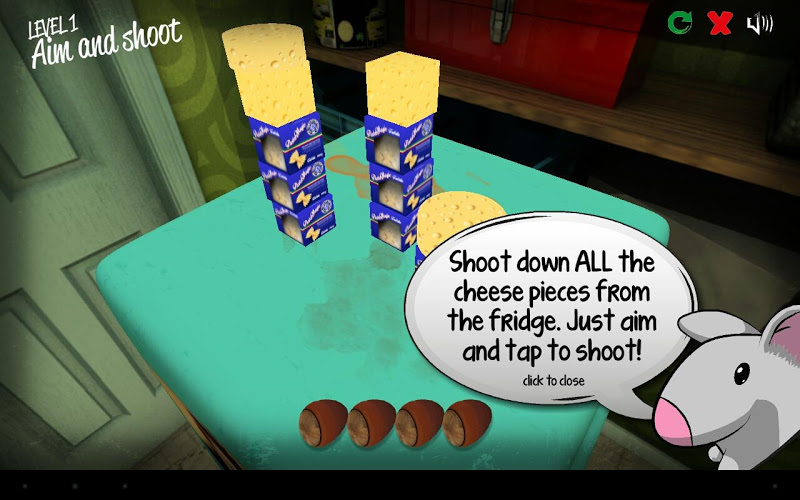Toggle sound with the speaker icon
This screenshot has width=800, height=500.
[759, 22]
